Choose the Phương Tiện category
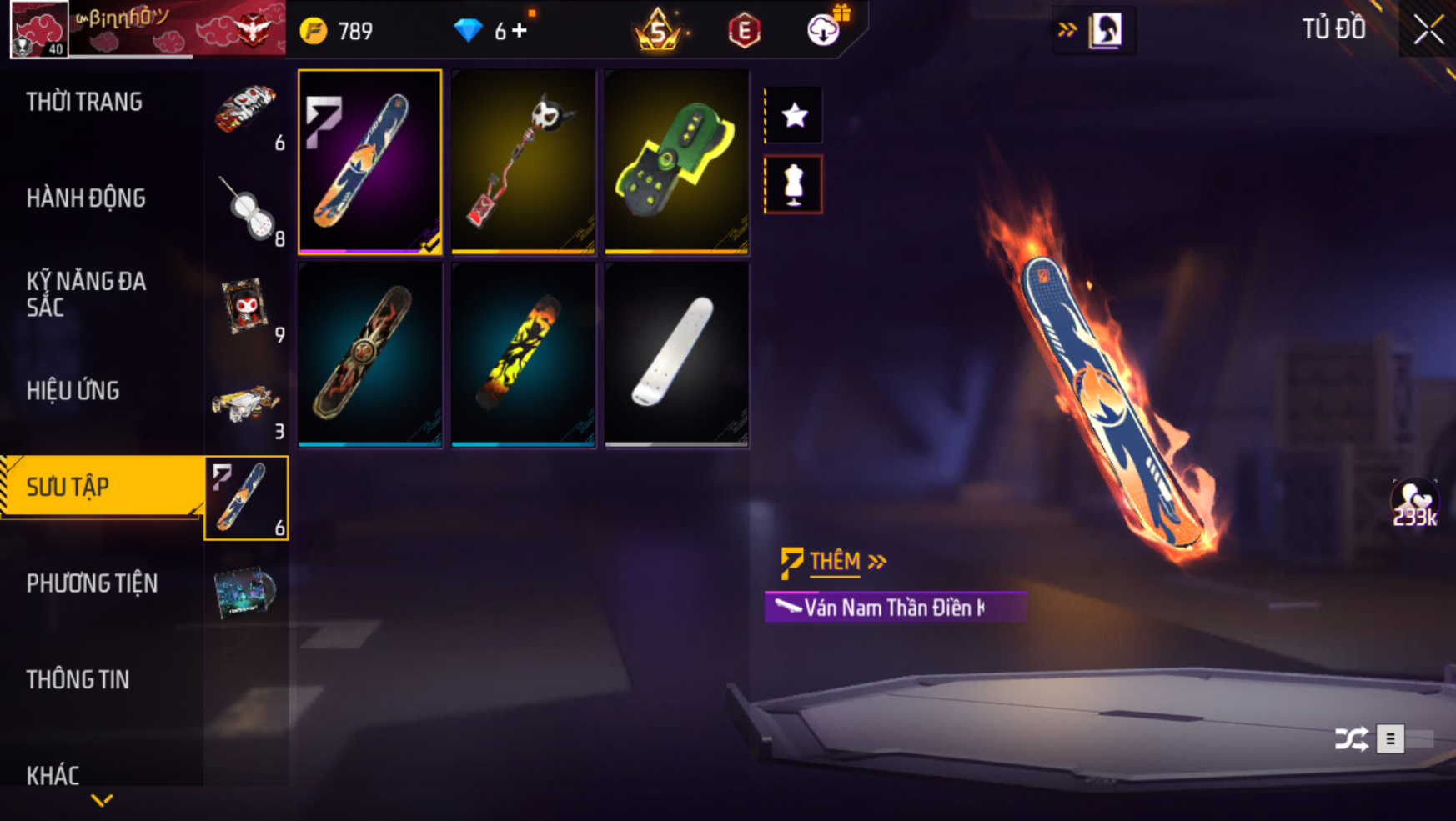 click(x=92, y=583)
